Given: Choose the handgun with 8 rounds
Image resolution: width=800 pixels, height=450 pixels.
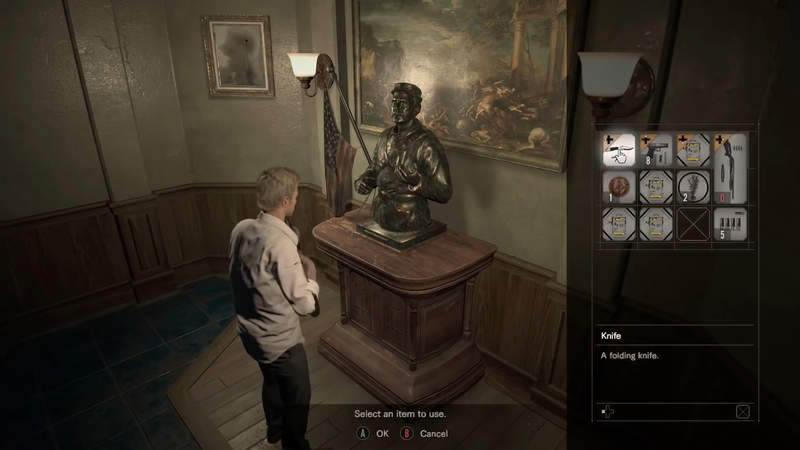Looking at the screenshot, I should (x=657, y=150).
